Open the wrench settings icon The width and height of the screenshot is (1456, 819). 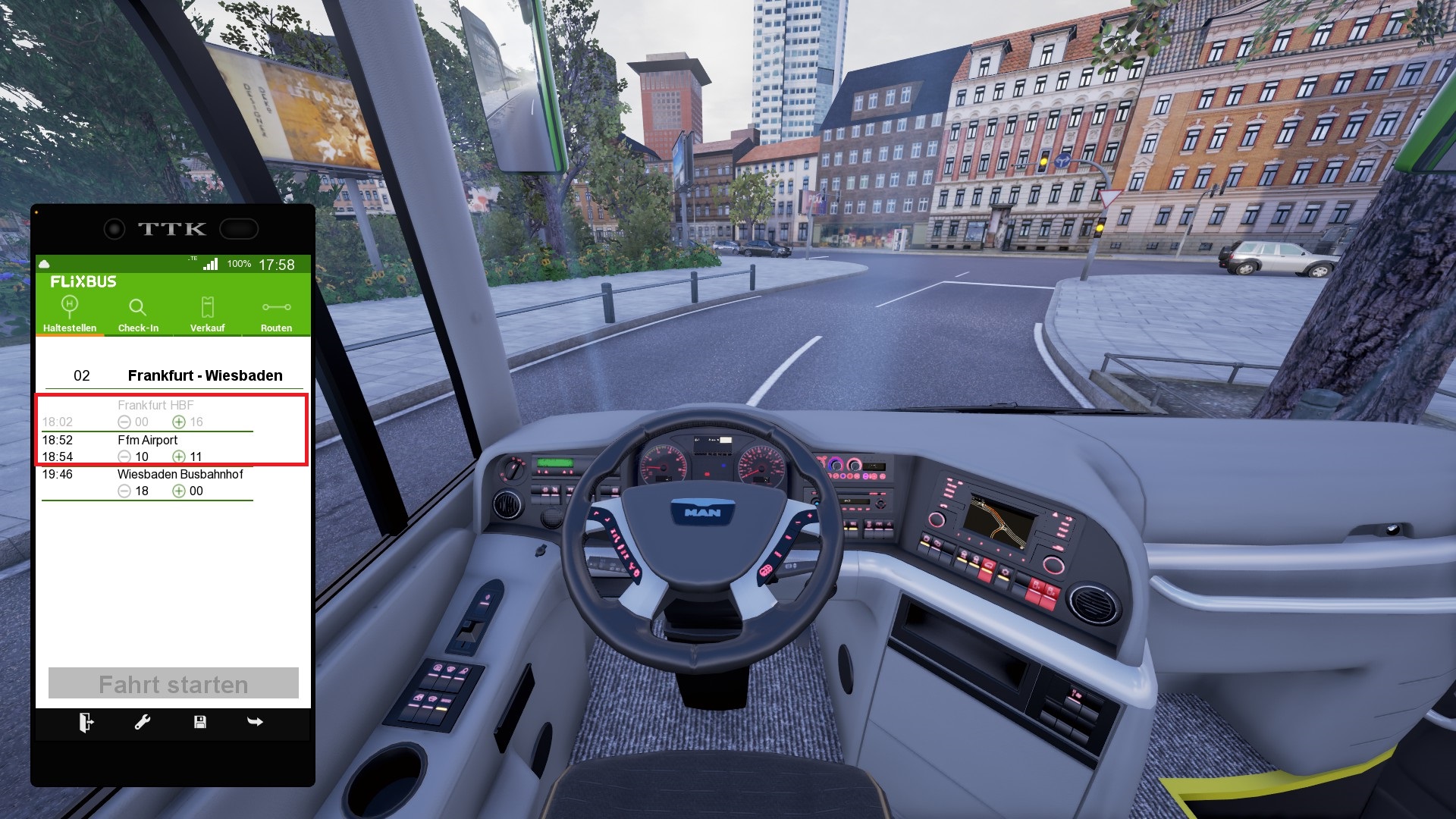click(143, 723)
